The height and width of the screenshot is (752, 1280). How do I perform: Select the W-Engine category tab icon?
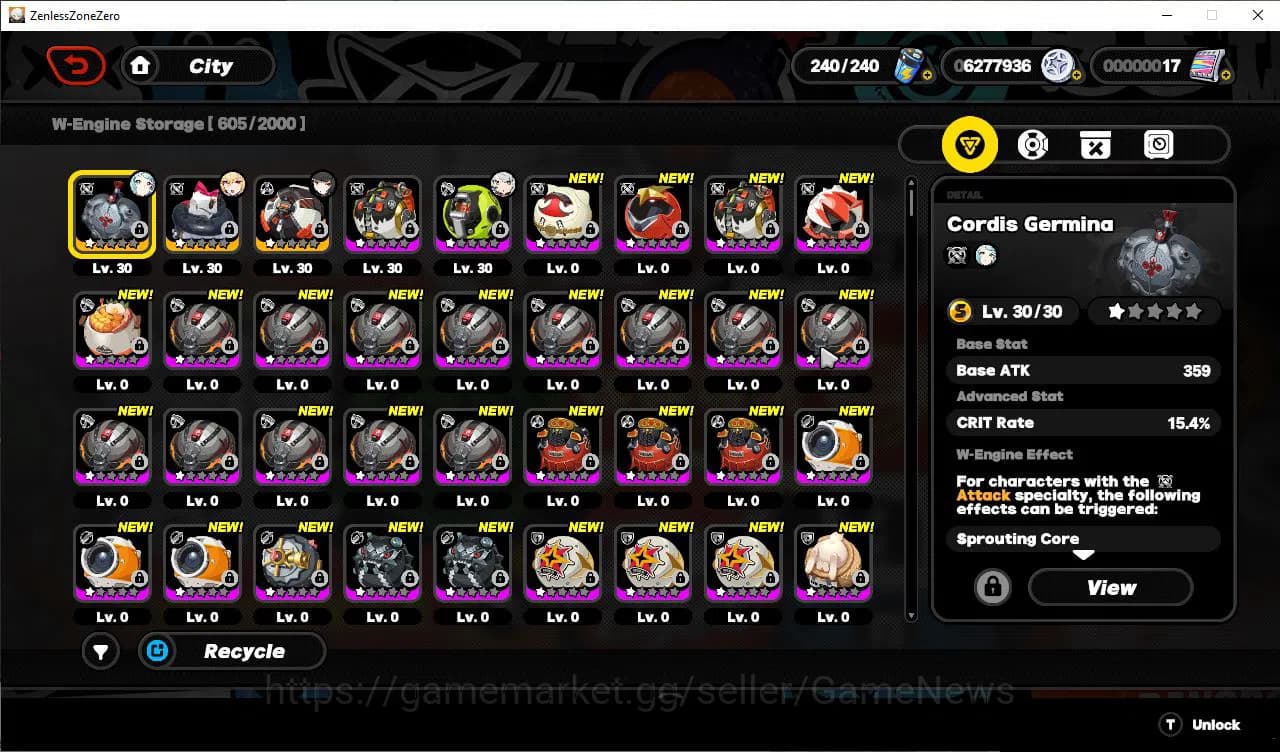tap(970, 145)
